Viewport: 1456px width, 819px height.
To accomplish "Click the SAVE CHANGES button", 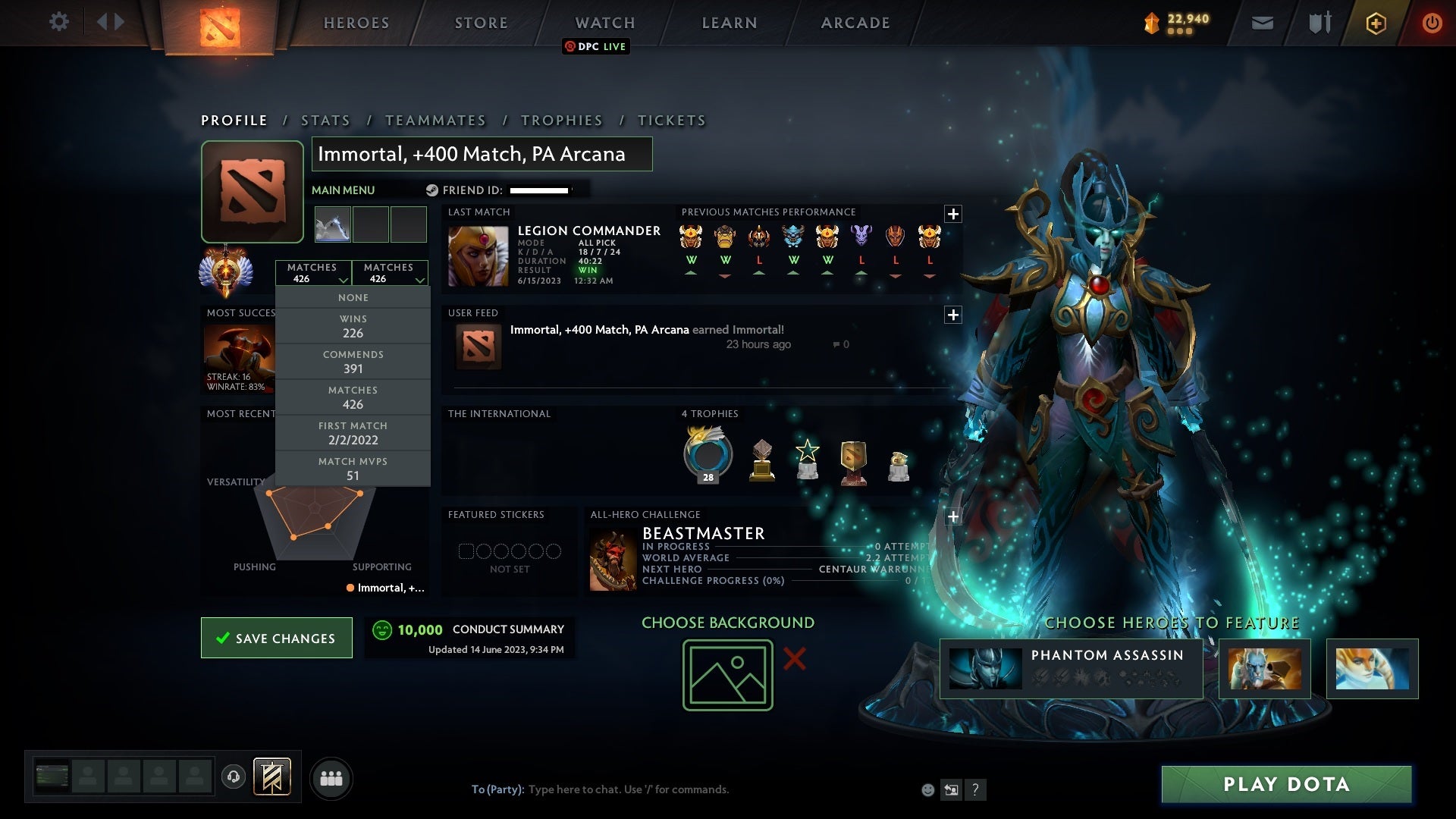I will coord(276,638).
